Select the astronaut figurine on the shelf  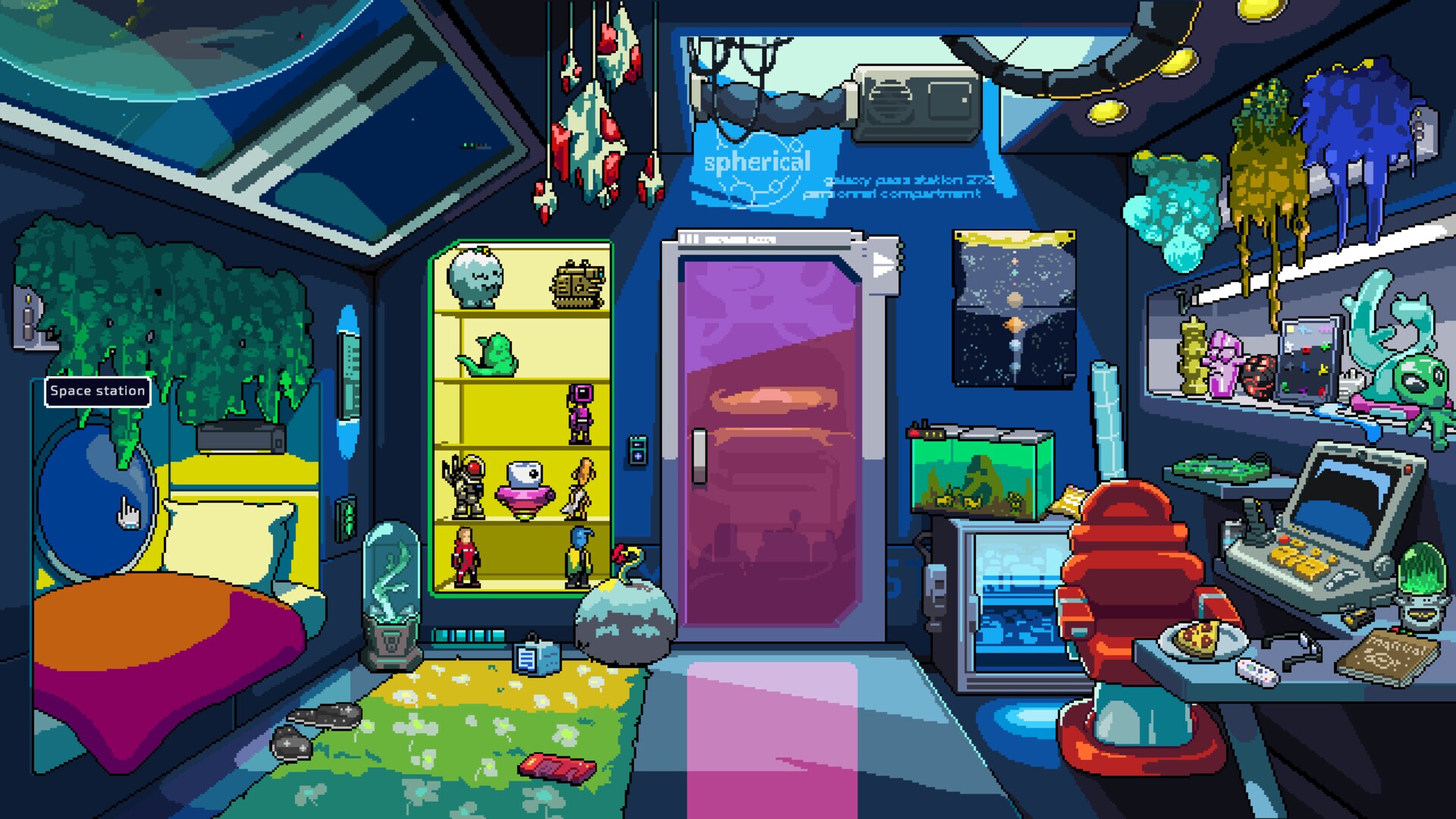[469, 485]
